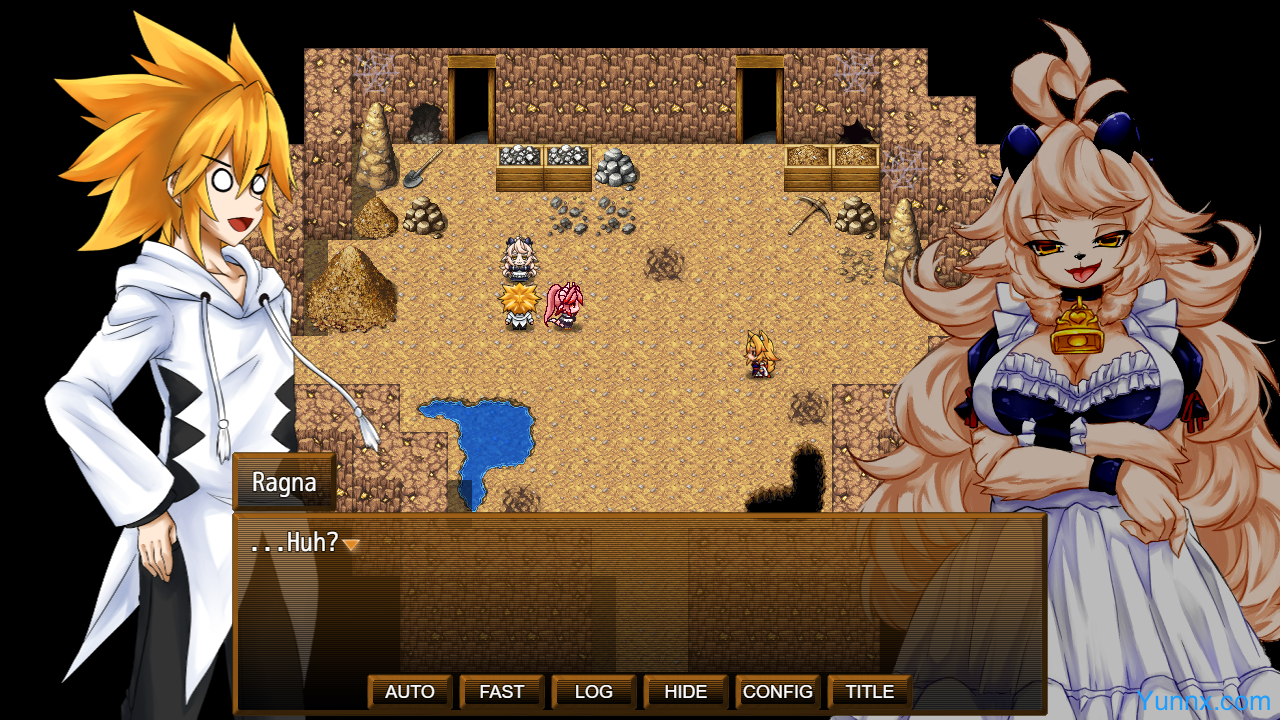Hide the message window with HIDE

click(686, 692)
